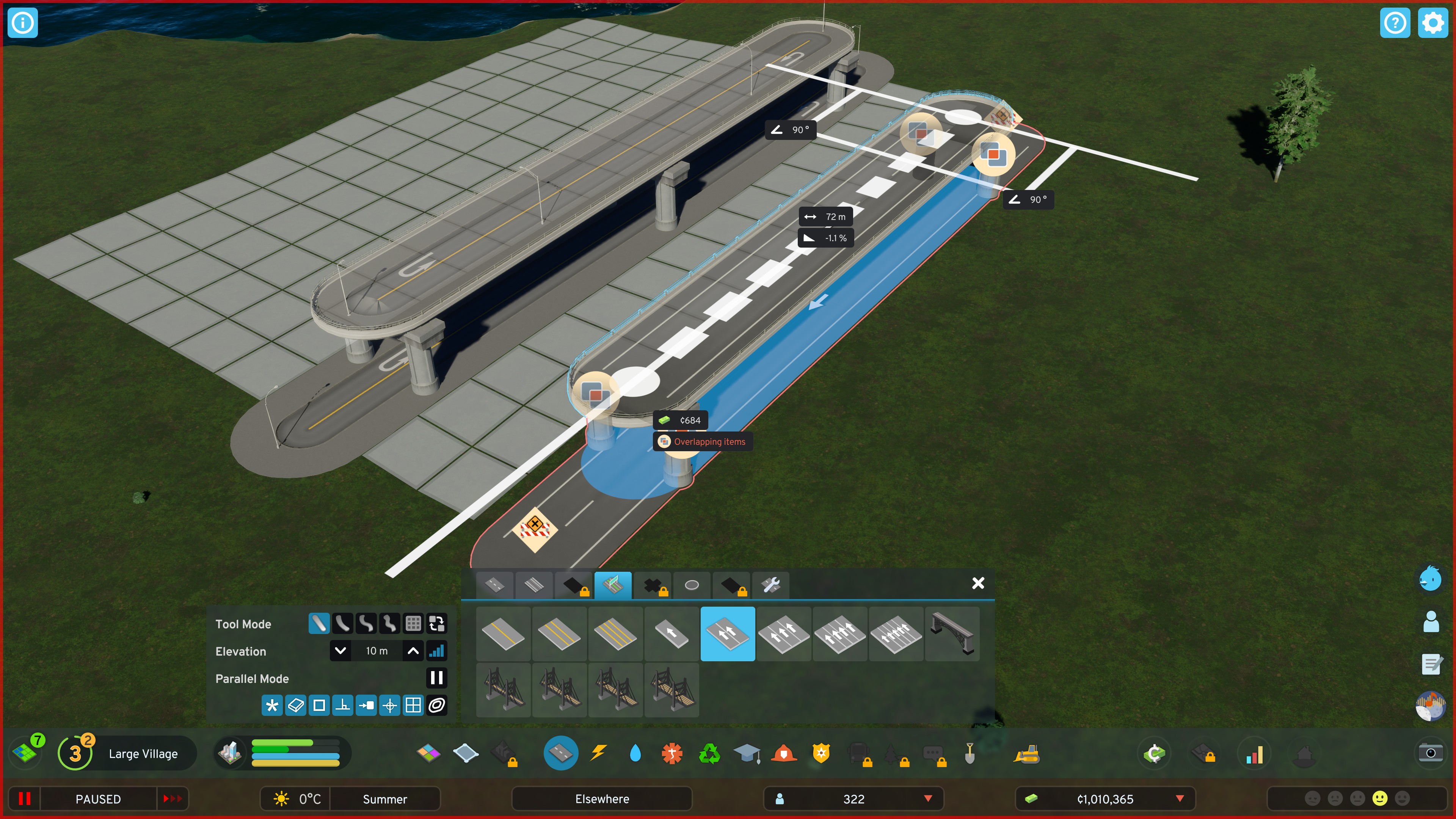Viewport: 1456px width, 819px height.
Task: Switch to the small roads tab
Action: 494,585
